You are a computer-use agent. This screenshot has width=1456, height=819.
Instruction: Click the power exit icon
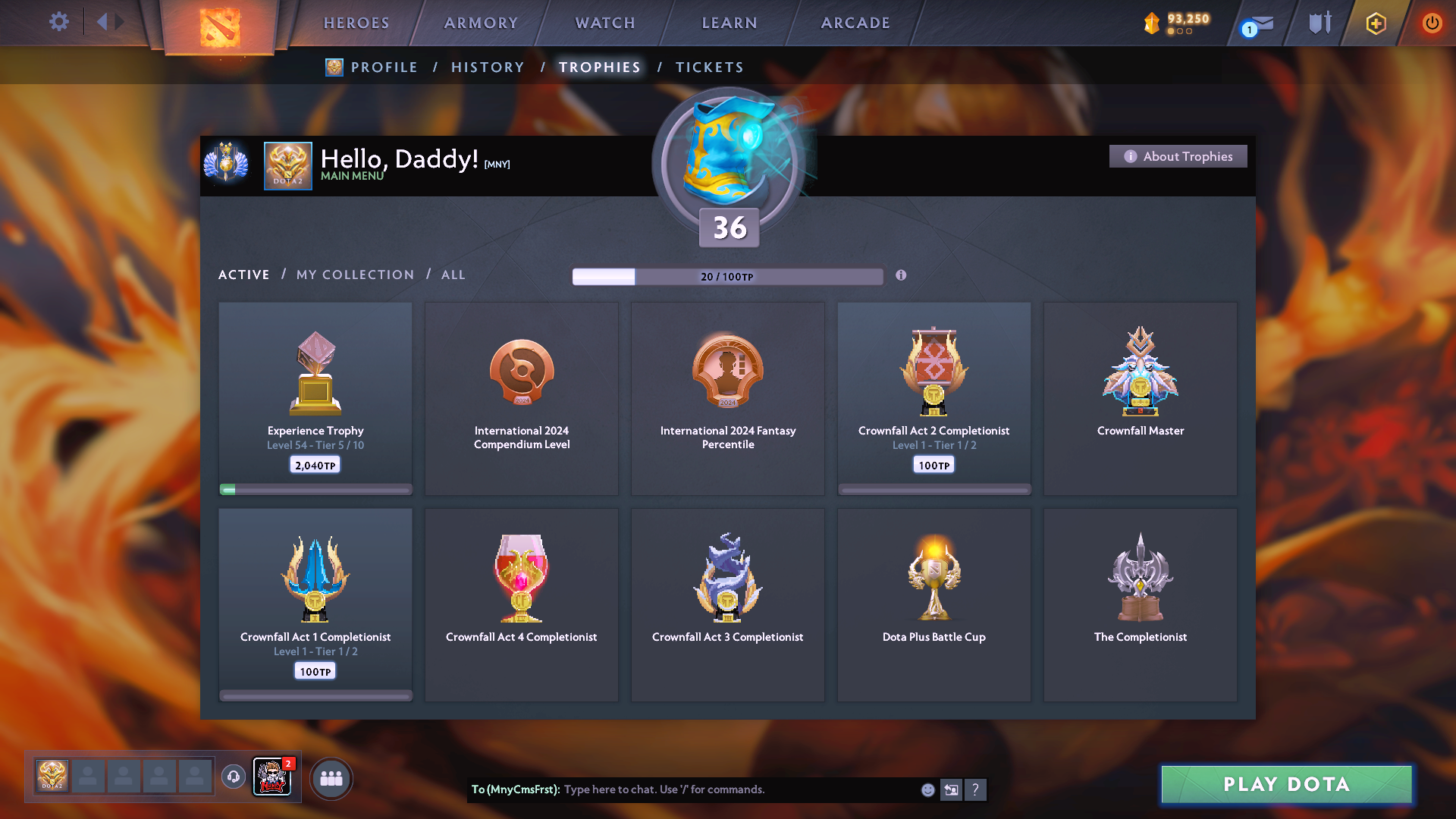pos(1432,23)
